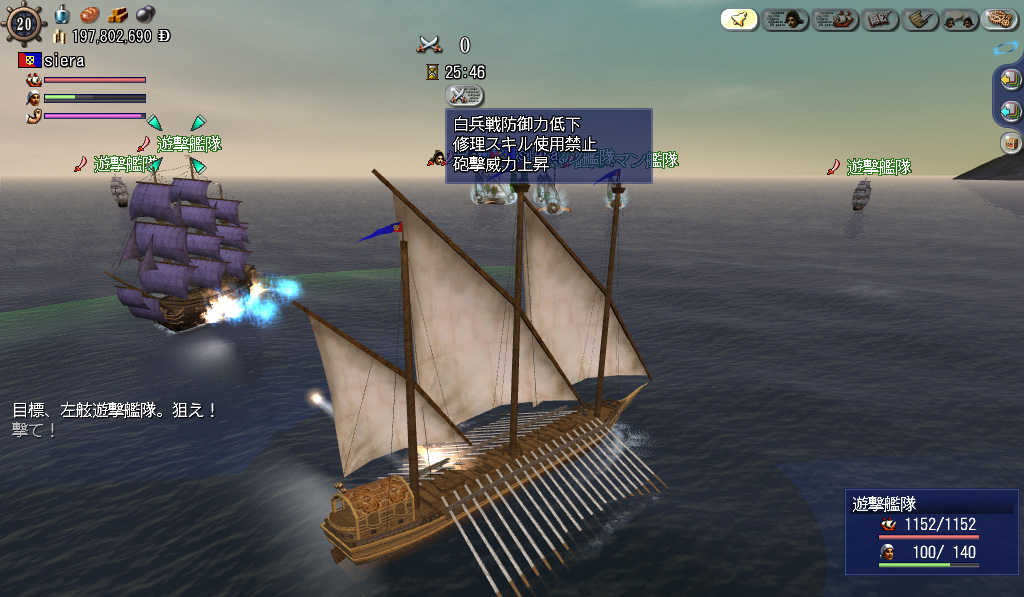Open the captain portrait character menu
Screen dimensions: 1024x597
point(785,19)
